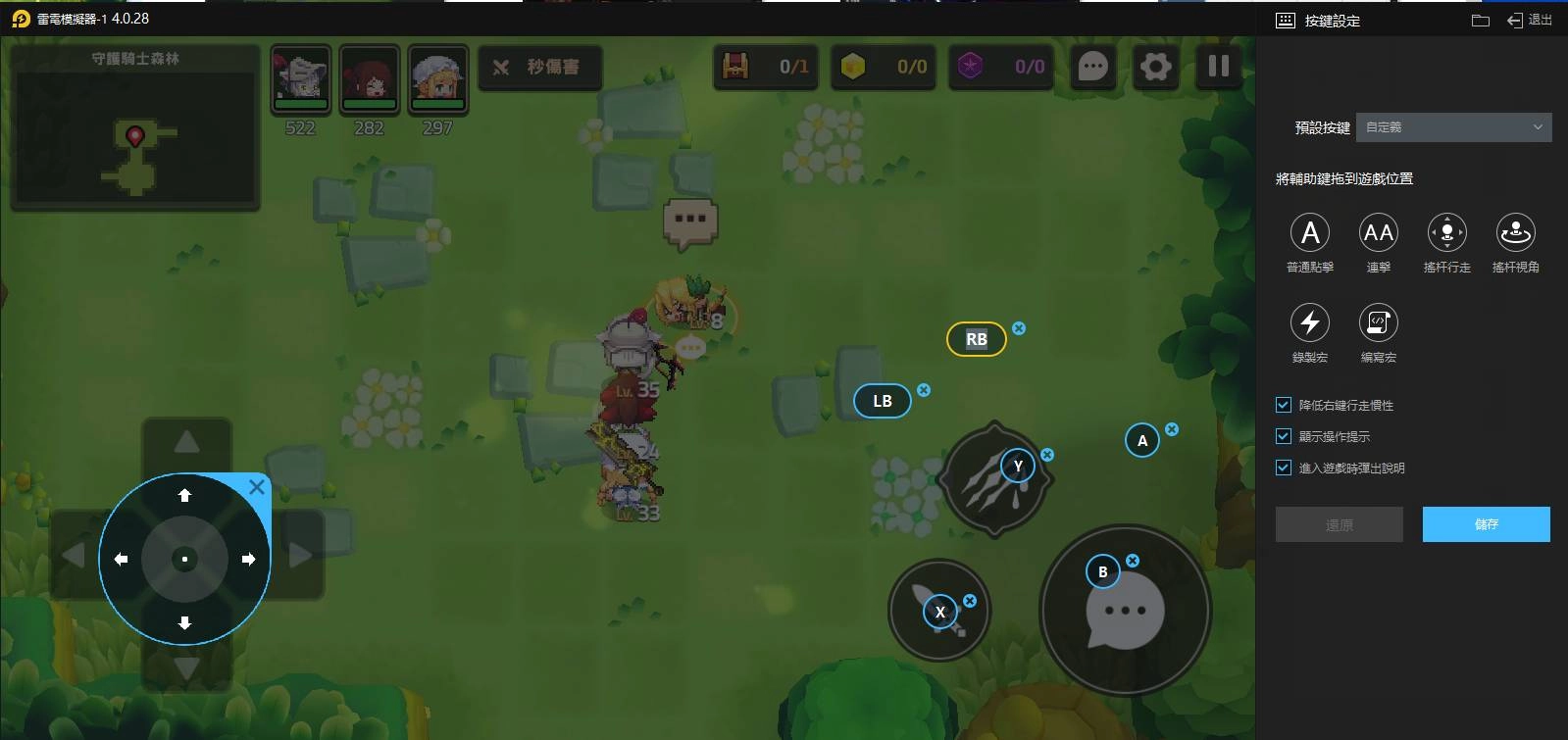Pause the game with the pause icon
This screenshot has height=740, width=1568.
pyautogui.click(x=1218, y=67)
